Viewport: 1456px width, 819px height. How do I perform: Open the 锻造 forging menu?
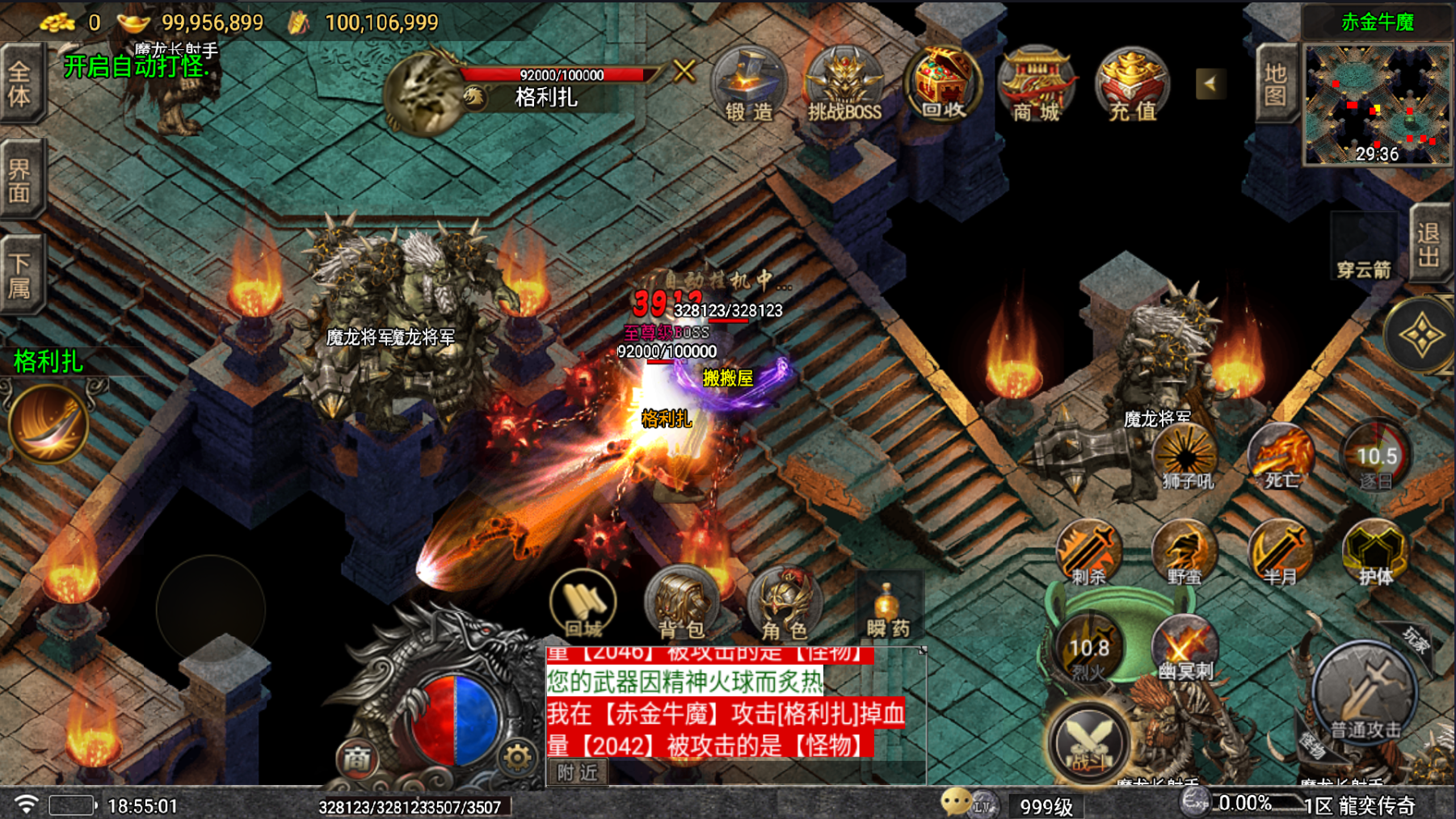[x=748, y=86]
